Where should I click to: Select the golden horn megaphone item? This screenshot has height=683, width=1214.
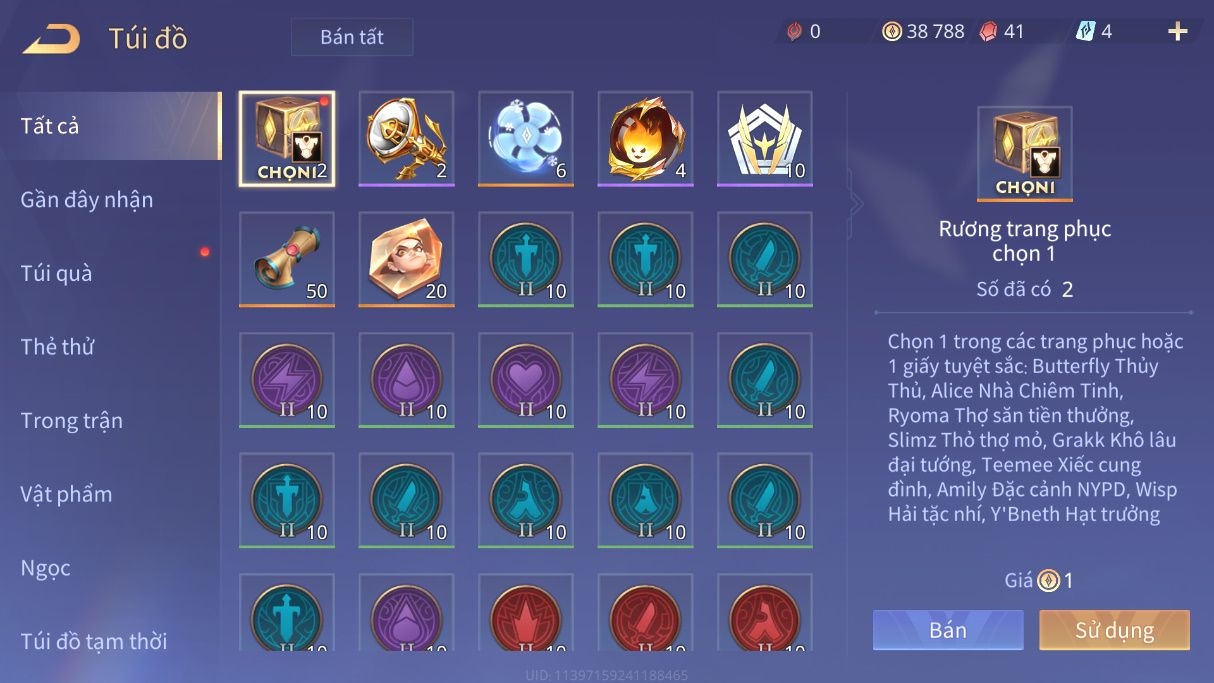click(x=406, y=139)
